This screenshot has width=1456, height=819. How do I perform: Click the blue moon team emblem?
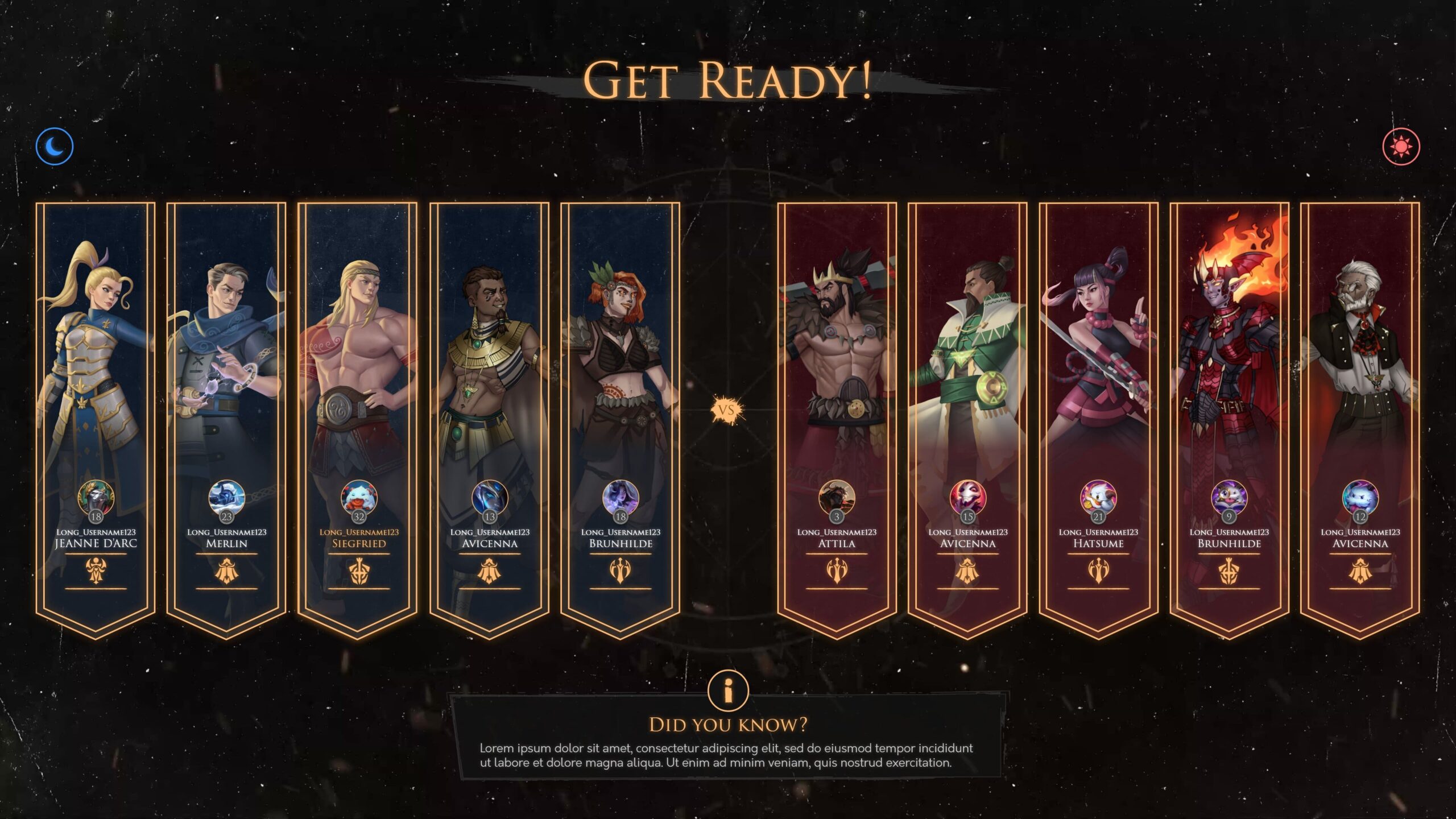coord(55,146)
